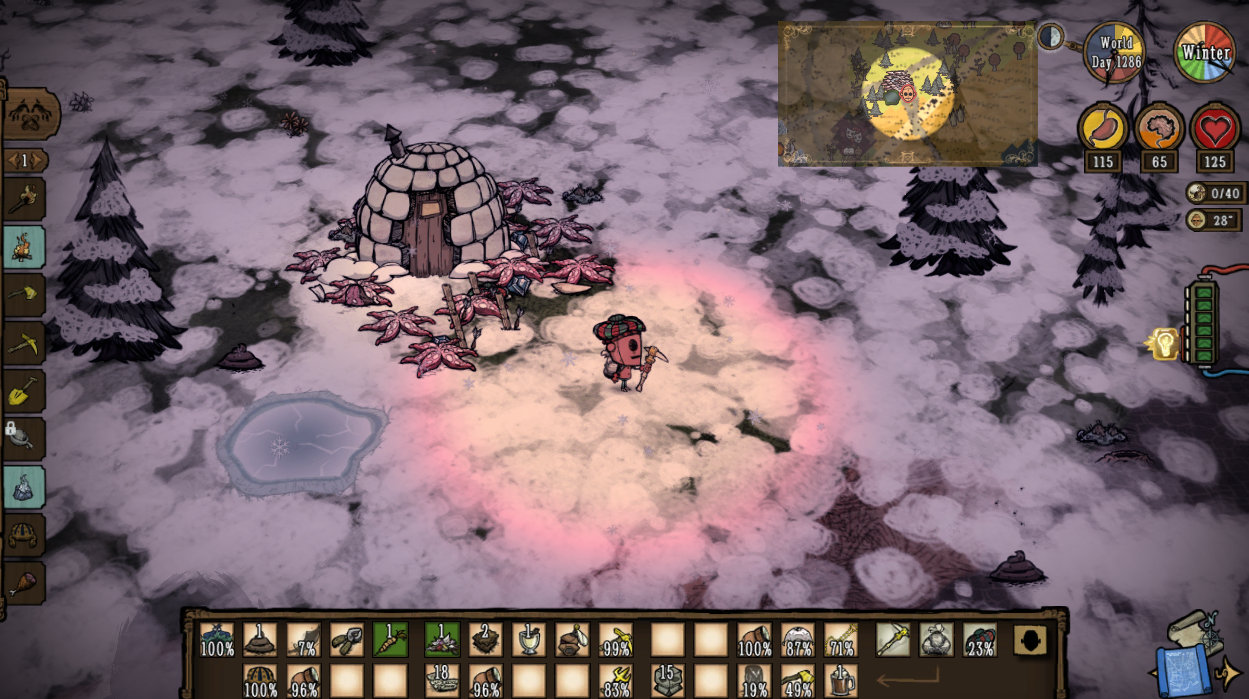Screen dimensions: 1249x699
Task: Select the mug of drink item
Action: point(842,680)
